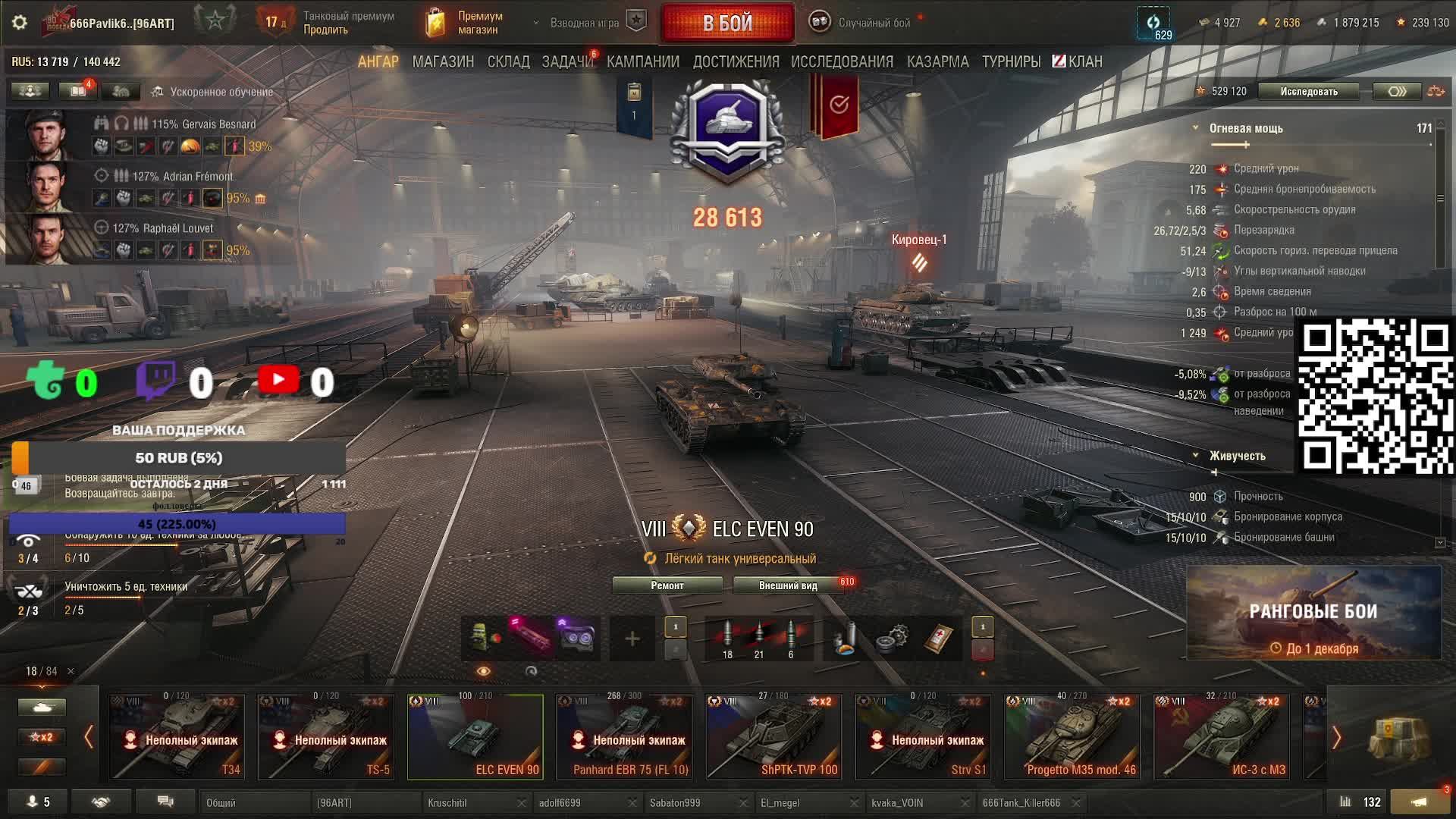This screenshot has width=1456, height=819.
Task: Select the Progetto M35 mod. 46 tank
Action: [x=1072, y=736]
